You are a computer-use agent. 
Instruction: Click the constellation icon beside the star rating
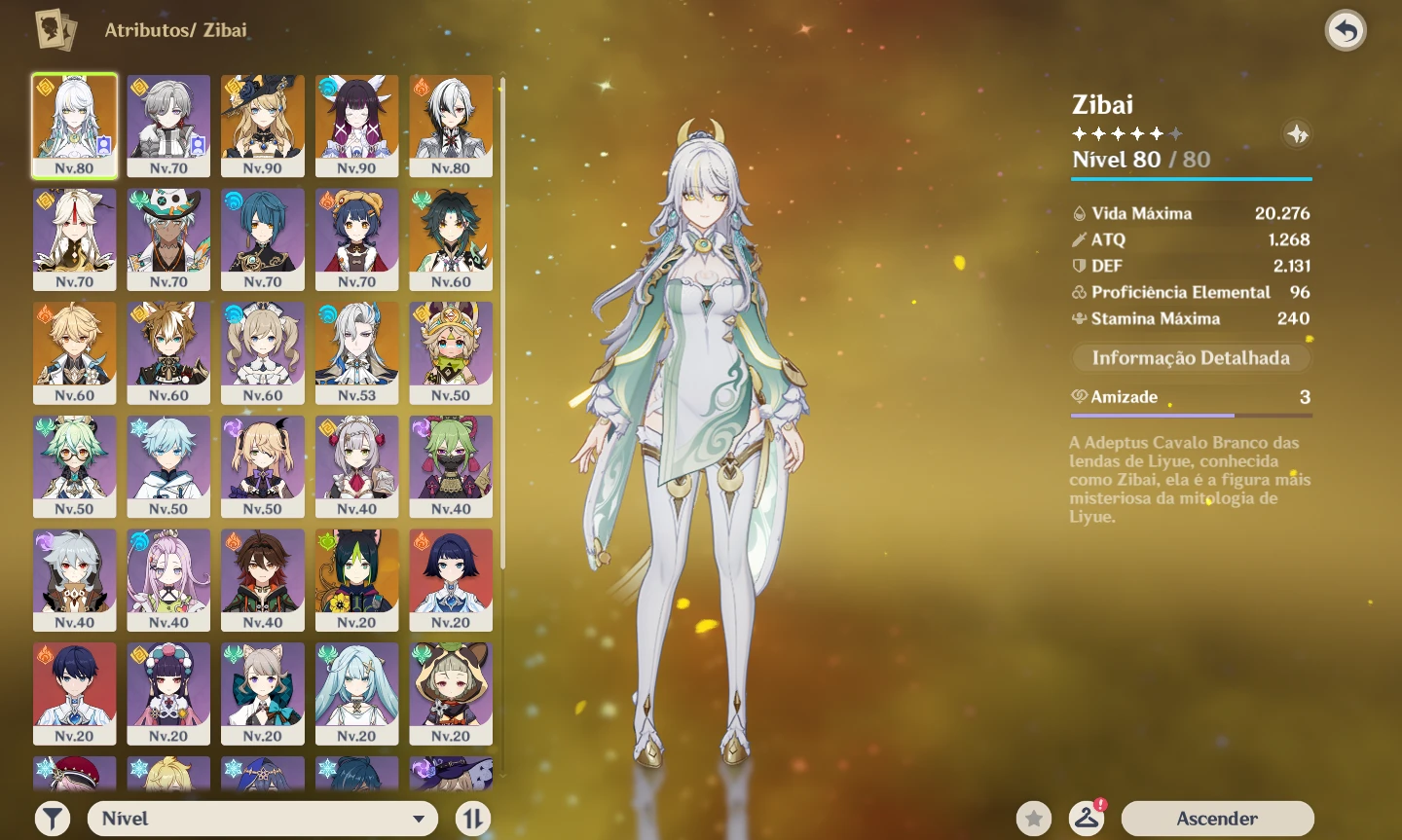coord(1297,135)
